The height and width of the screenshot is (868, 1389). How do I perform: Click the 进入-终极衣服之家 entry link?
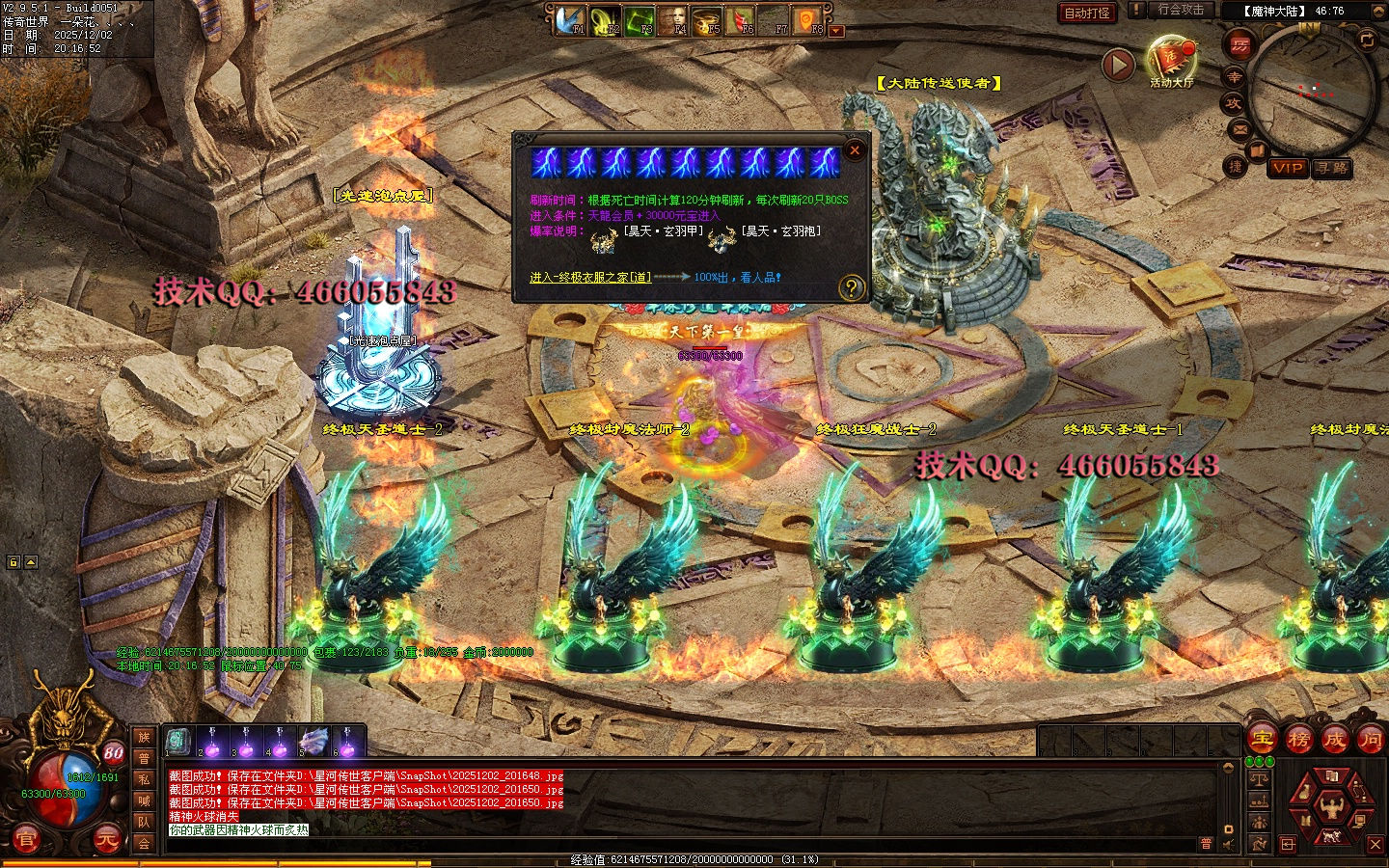point(589,278)
